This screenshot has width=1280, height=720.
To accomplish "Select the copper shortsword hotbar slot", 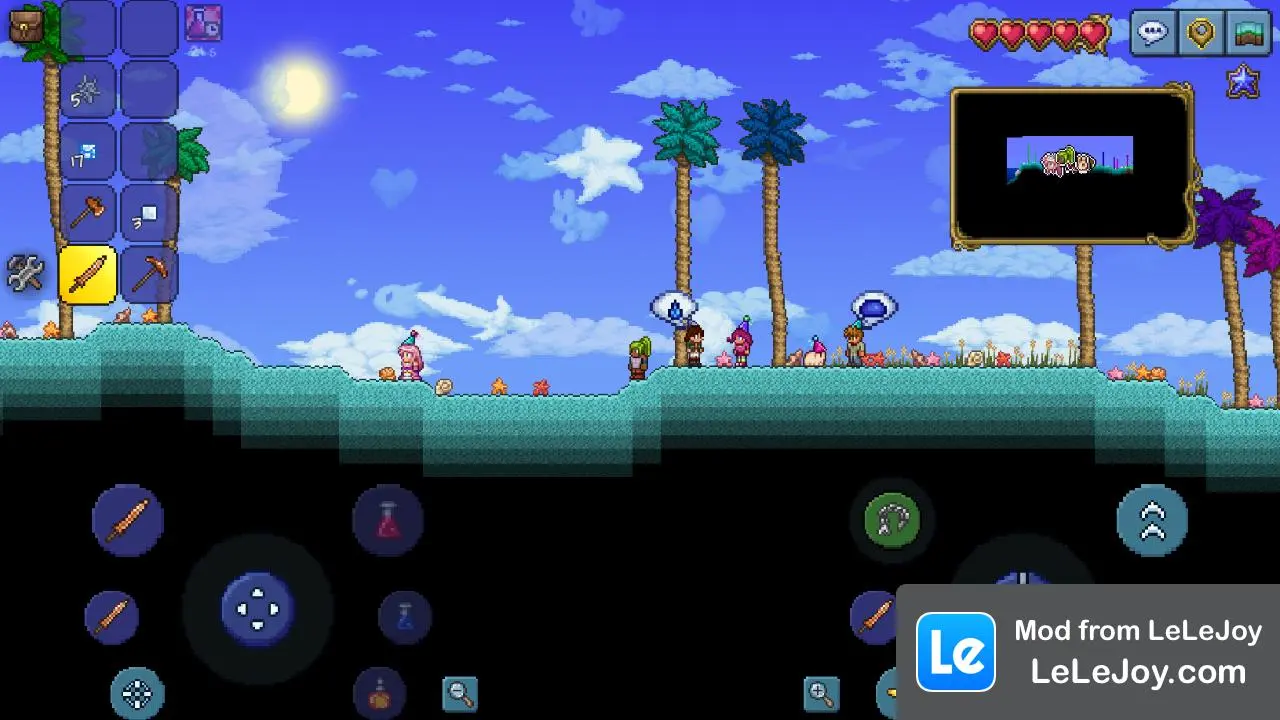I will click(x=88, y=274).
